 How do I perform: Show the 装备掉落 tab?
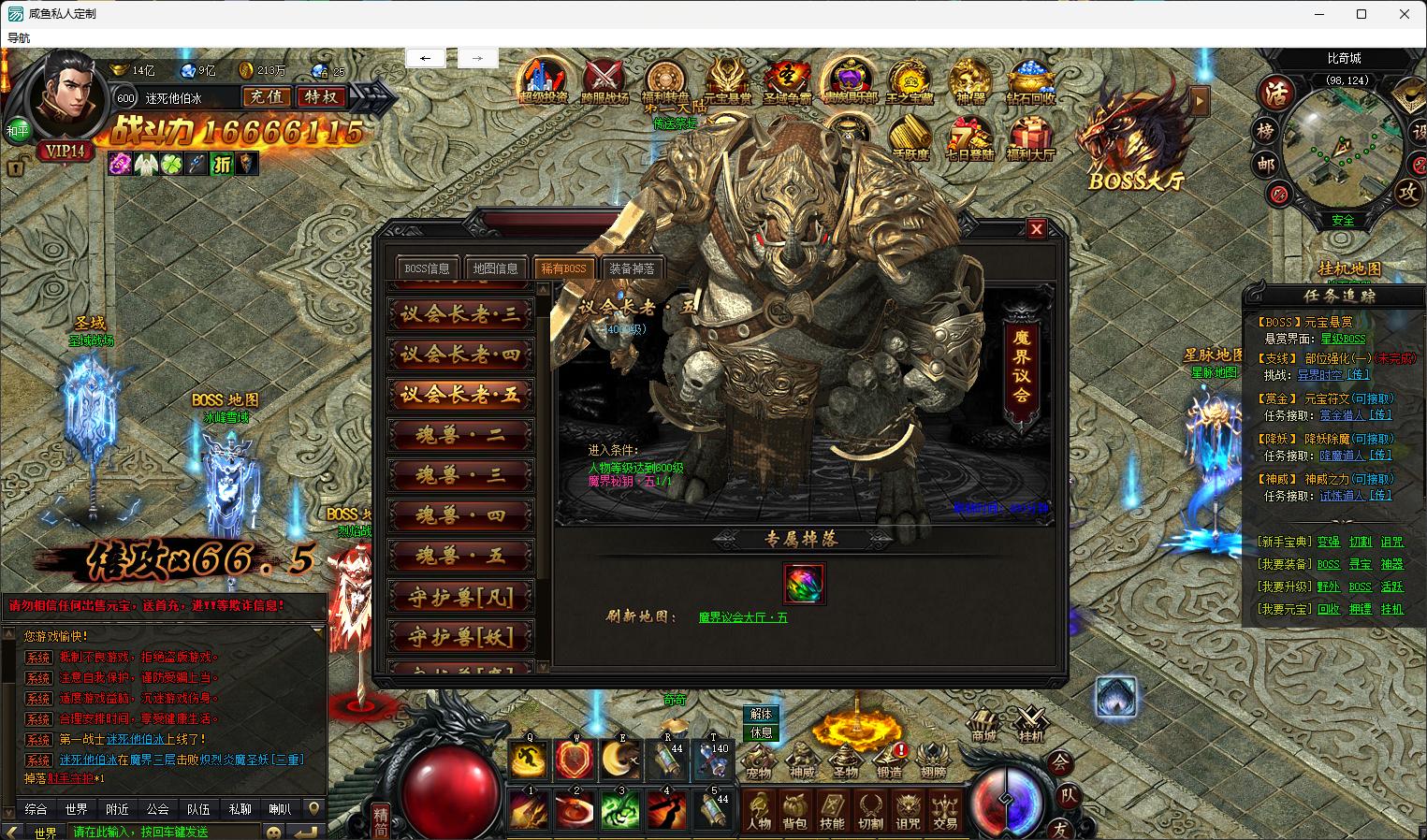632,268
